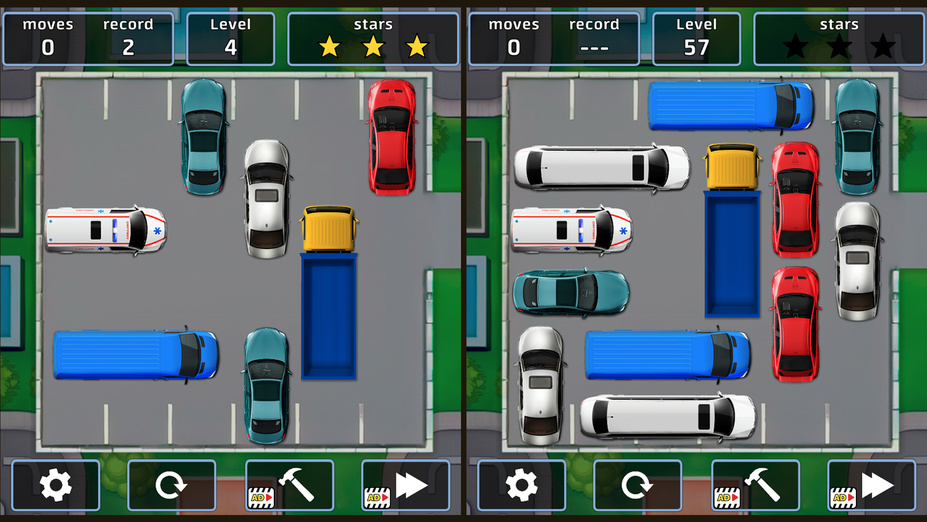Restart the Level 4 puzzle
This screenshot has height=522, width=927.
click(172, 486)
